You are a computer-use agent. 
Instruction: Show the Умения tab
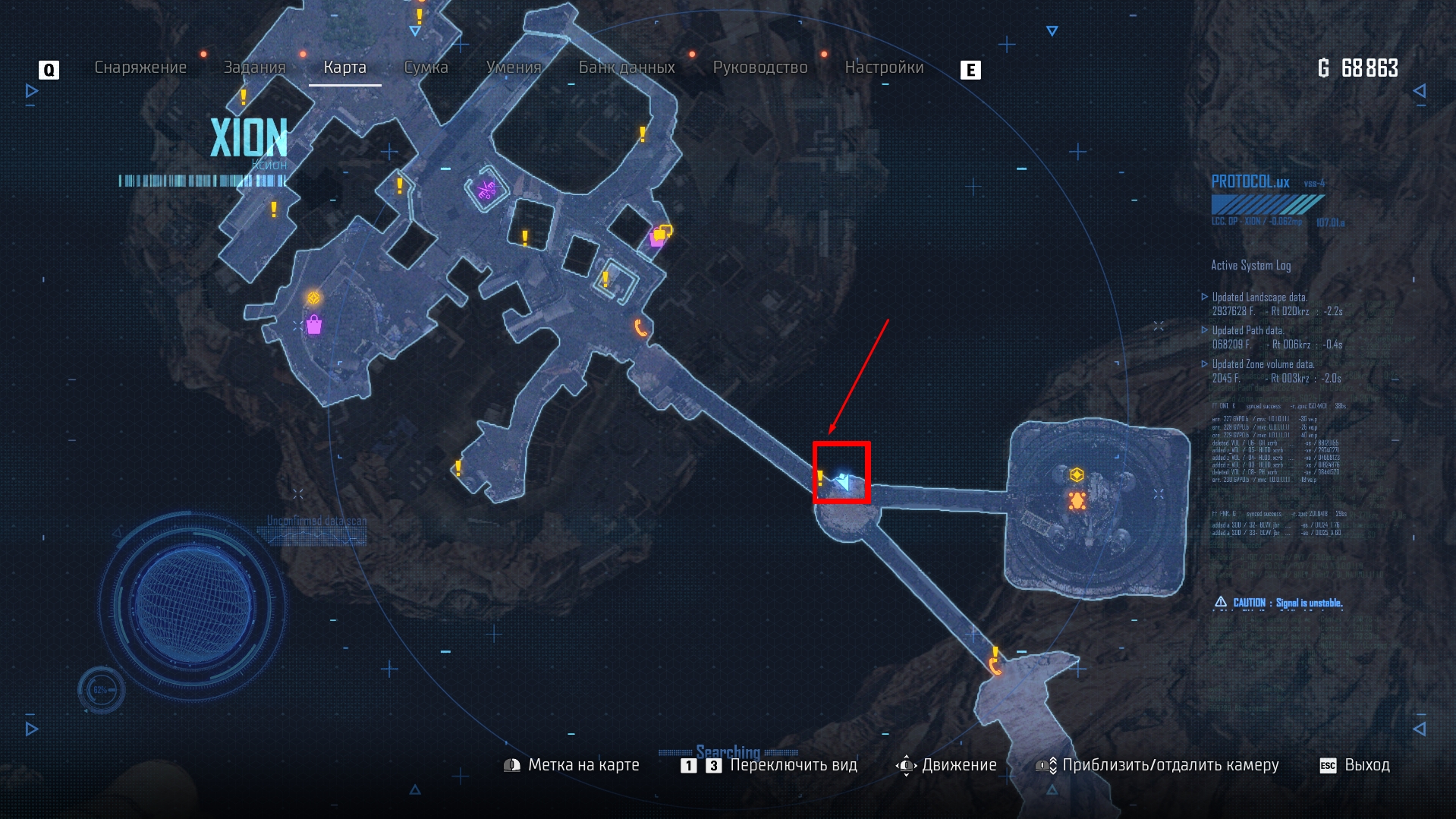pos(514,68)
